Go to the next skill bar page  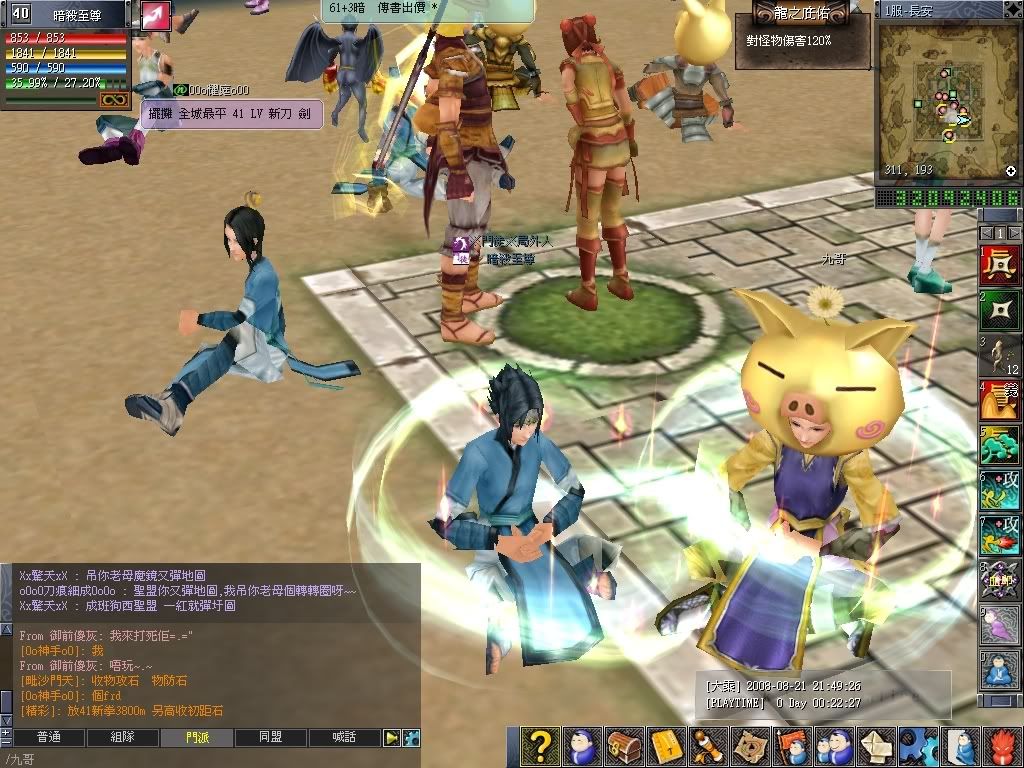1016,233
